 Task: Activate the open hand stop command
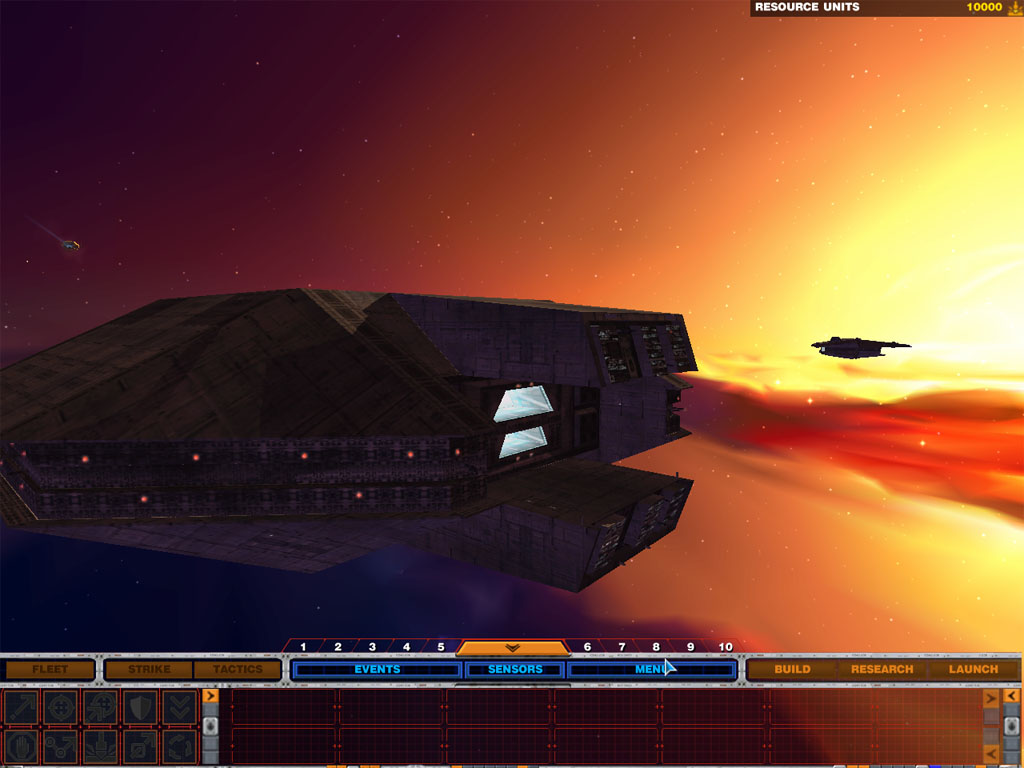[x=21, y=745]
